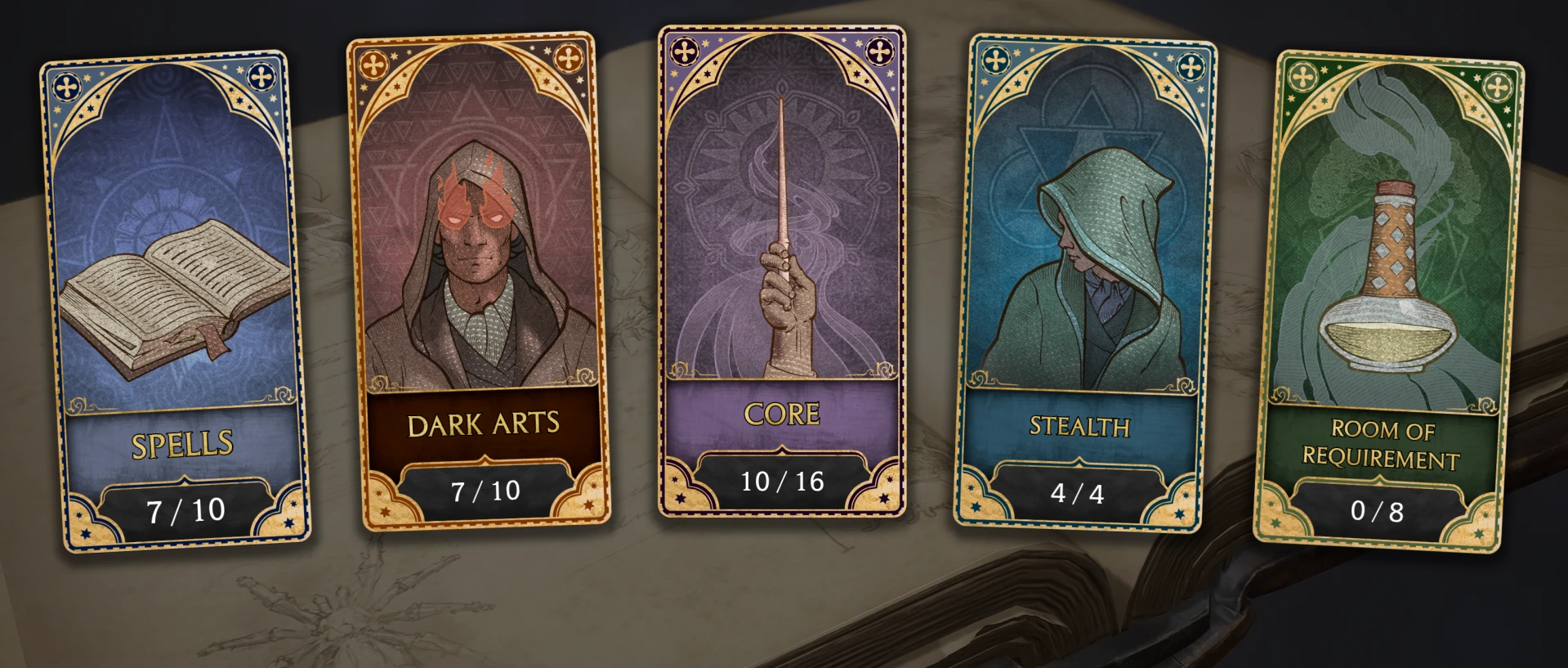Open the Core talent category
This screenshot has width=1568, height=668.
(781, 415)
